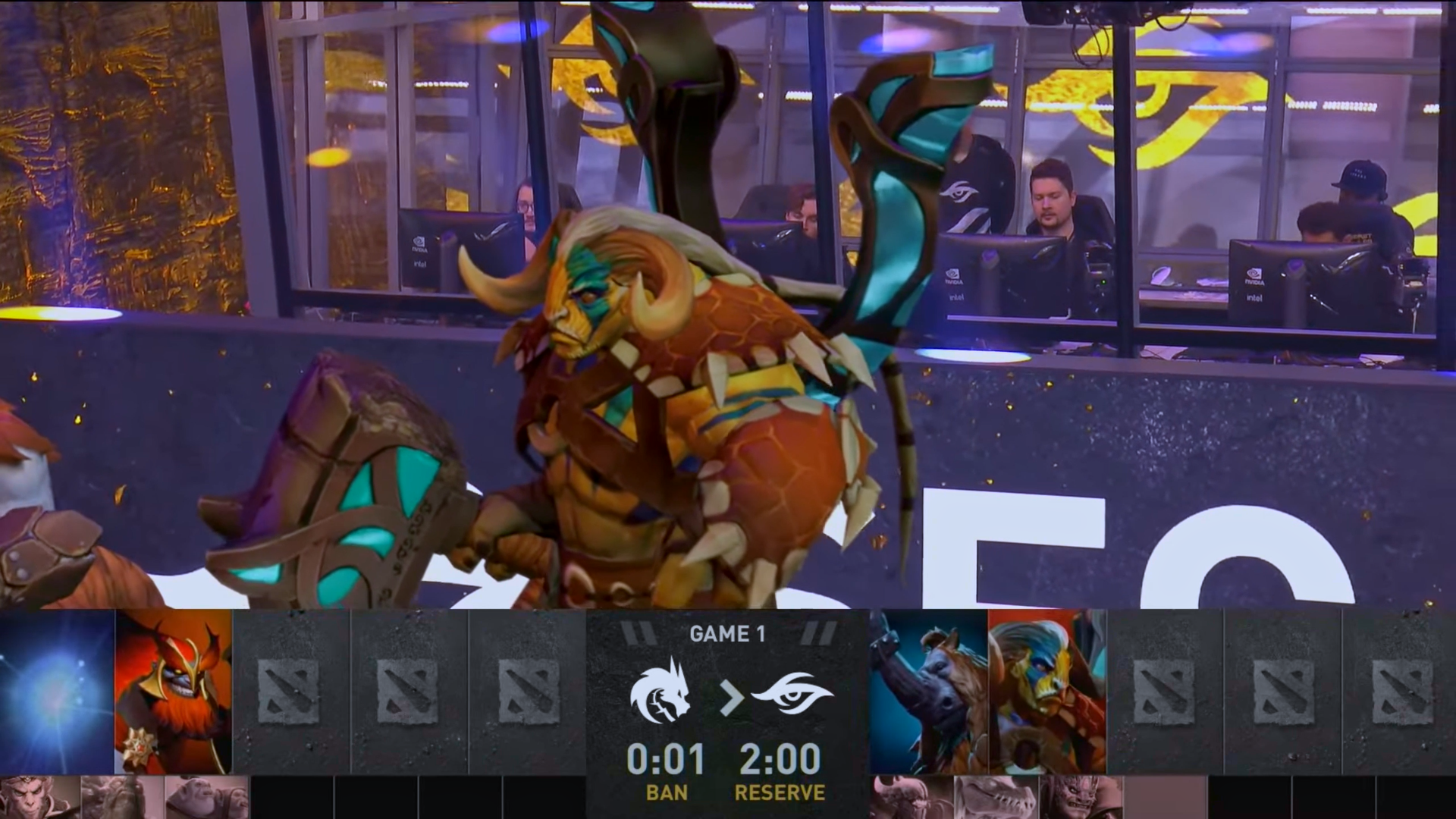Choose the Elder Titan pick portrait
Screen dimensions: 1456x819
pyautogui.click(x=1046, y=692)
